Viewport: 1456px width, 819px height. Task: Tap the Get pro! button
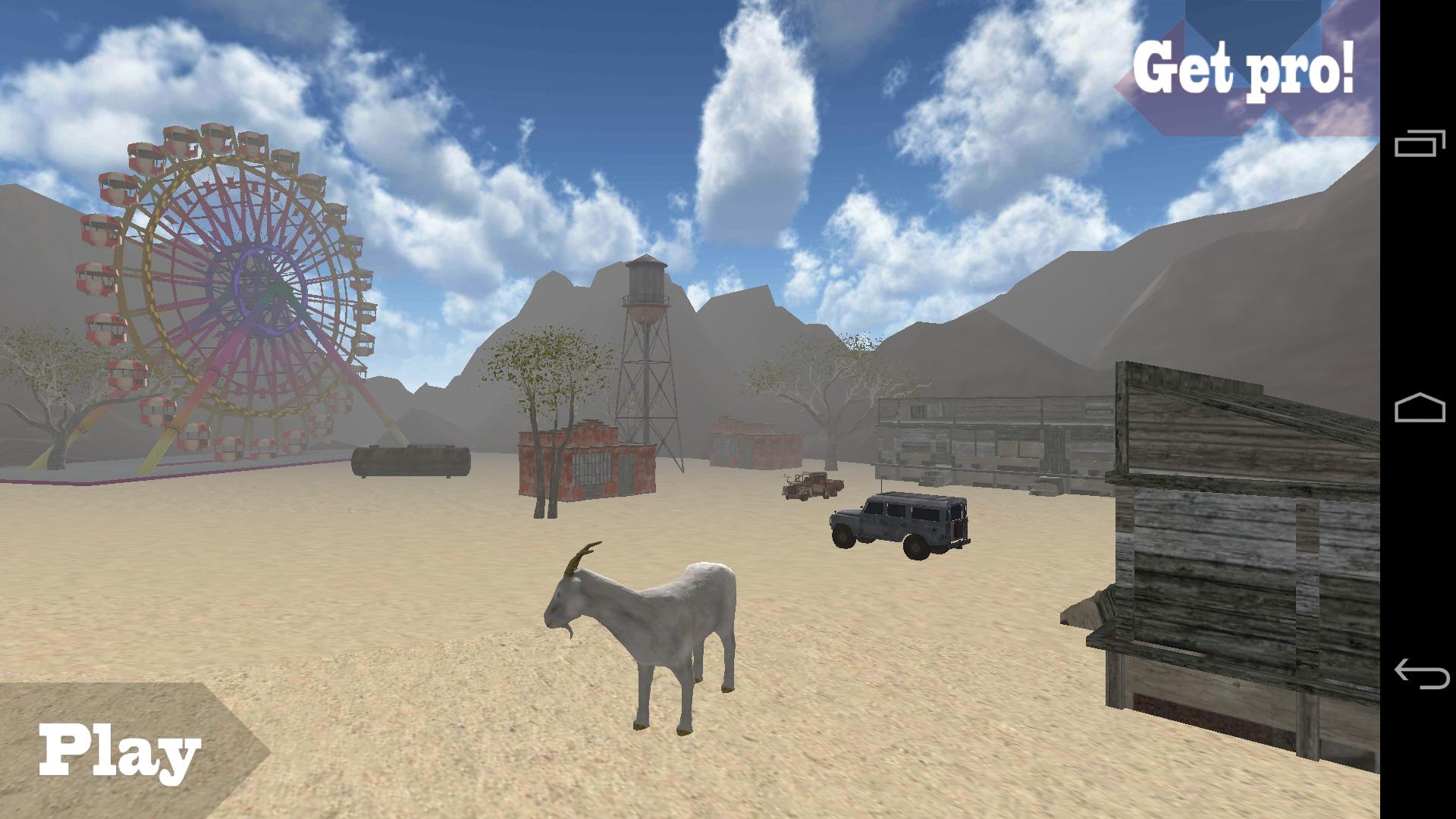tap(1244, 68)
